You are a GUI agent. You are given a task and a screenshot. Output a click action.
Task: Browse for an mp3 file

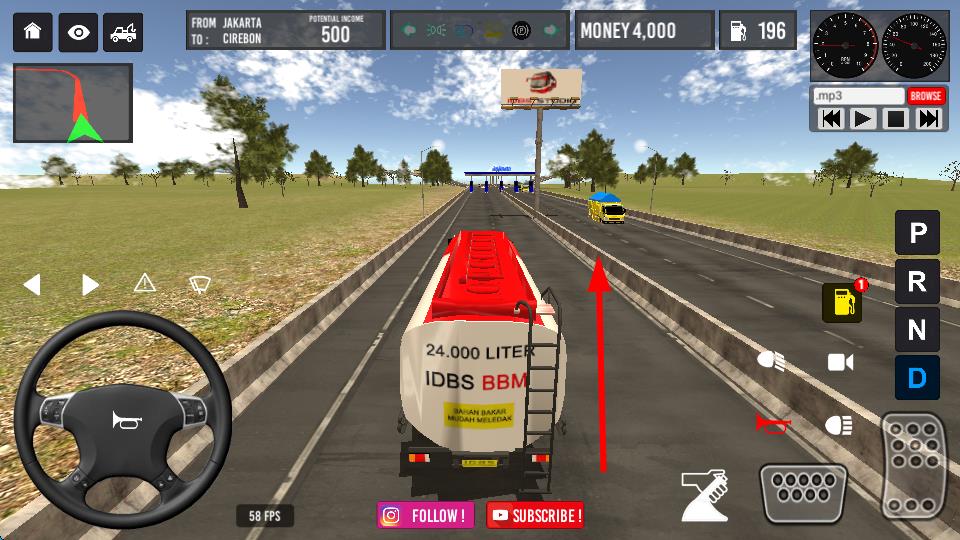926,96
